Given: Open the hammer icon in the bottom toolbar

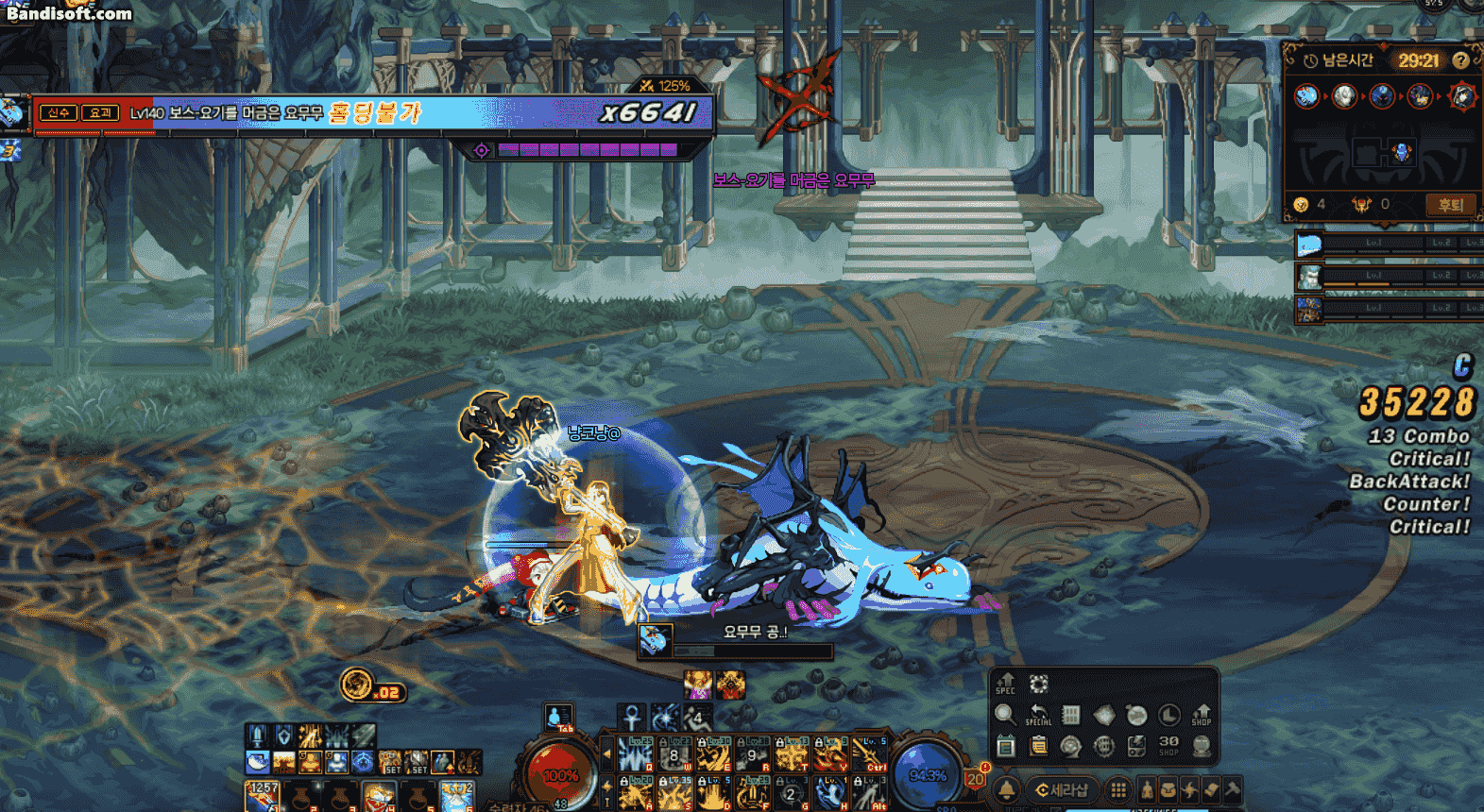Looking at the screenshot, I should (x=1233, y=789).
